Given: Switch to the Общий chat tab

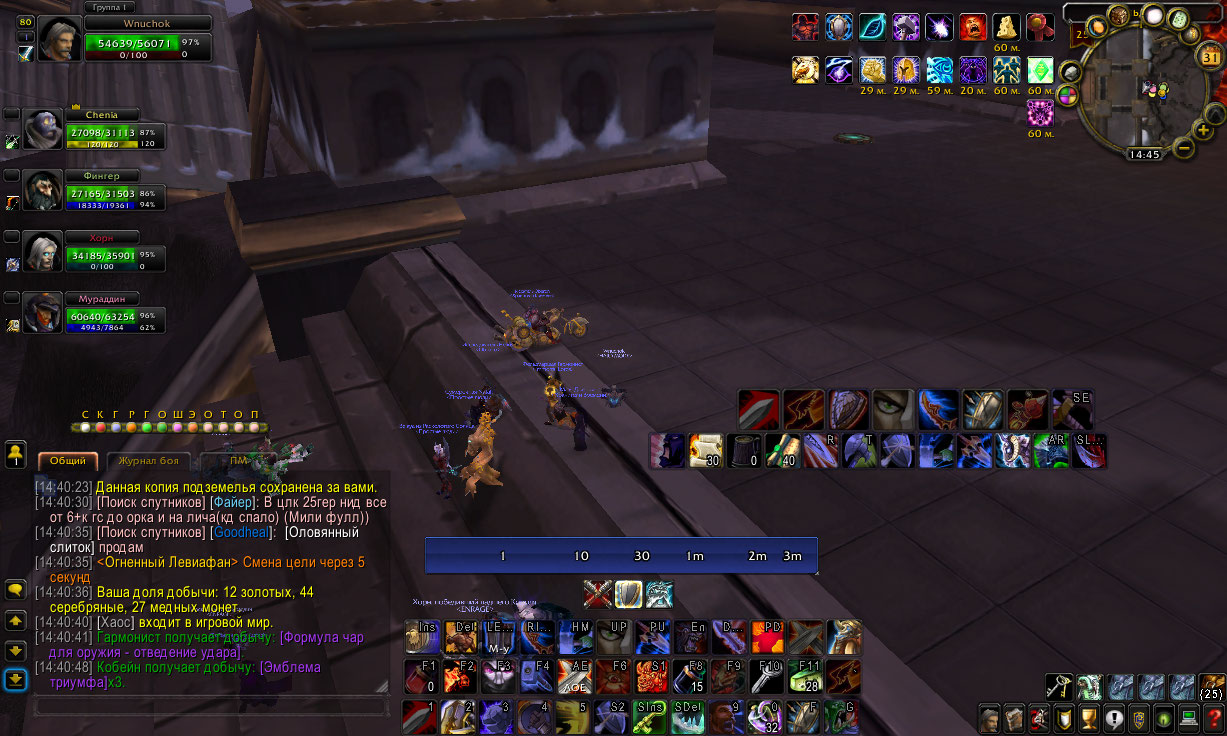Looking at the screenshot, I should pyautogui.click(x=68, y=461).
